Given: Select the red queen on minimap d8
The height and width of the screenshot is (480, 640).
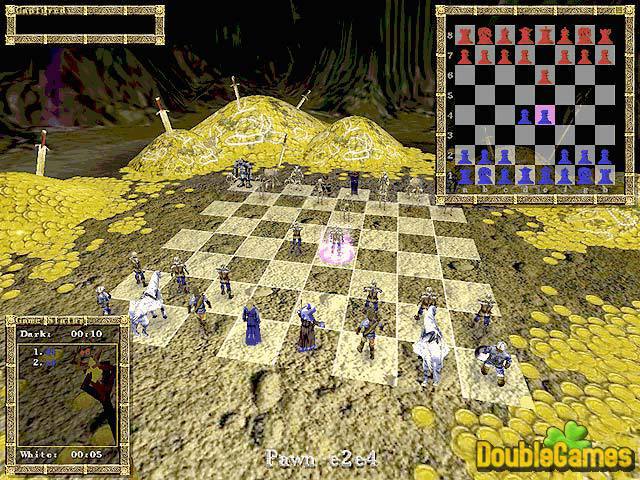Looking at the screenshot, I should 524,36.
